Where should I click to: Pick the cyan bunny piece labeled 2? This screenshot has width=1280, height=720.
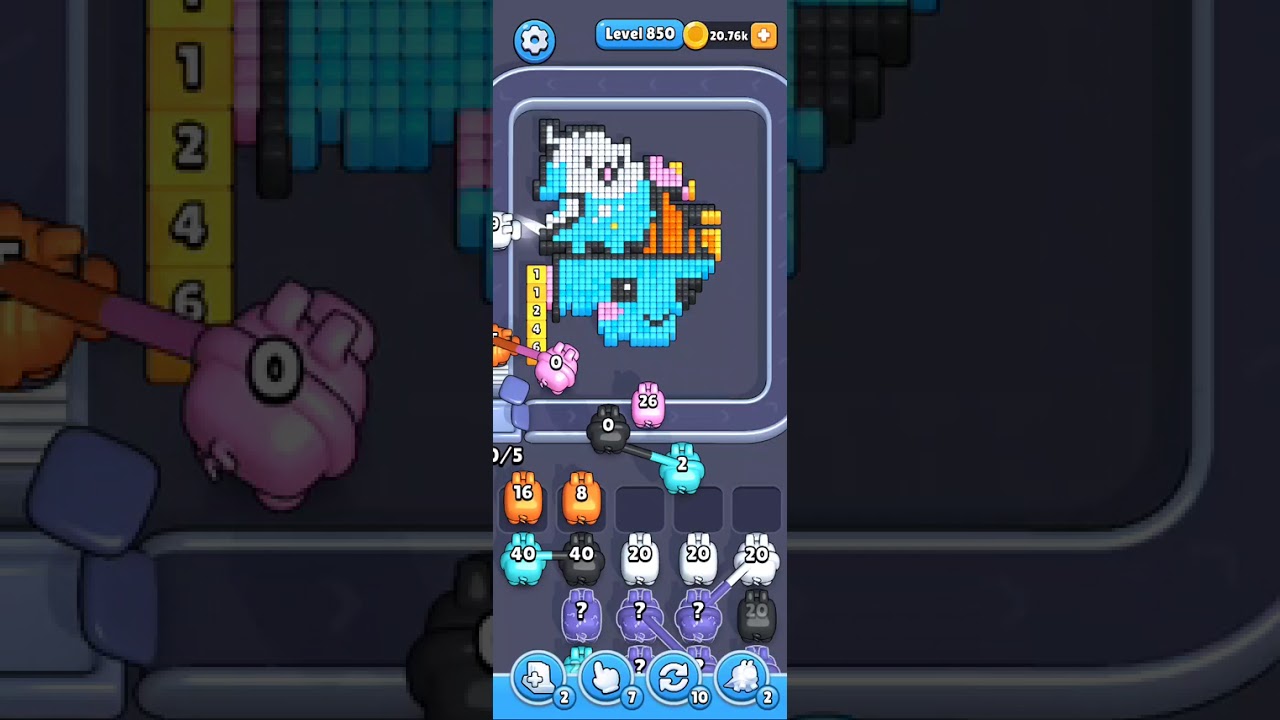[x=681, y=464]
